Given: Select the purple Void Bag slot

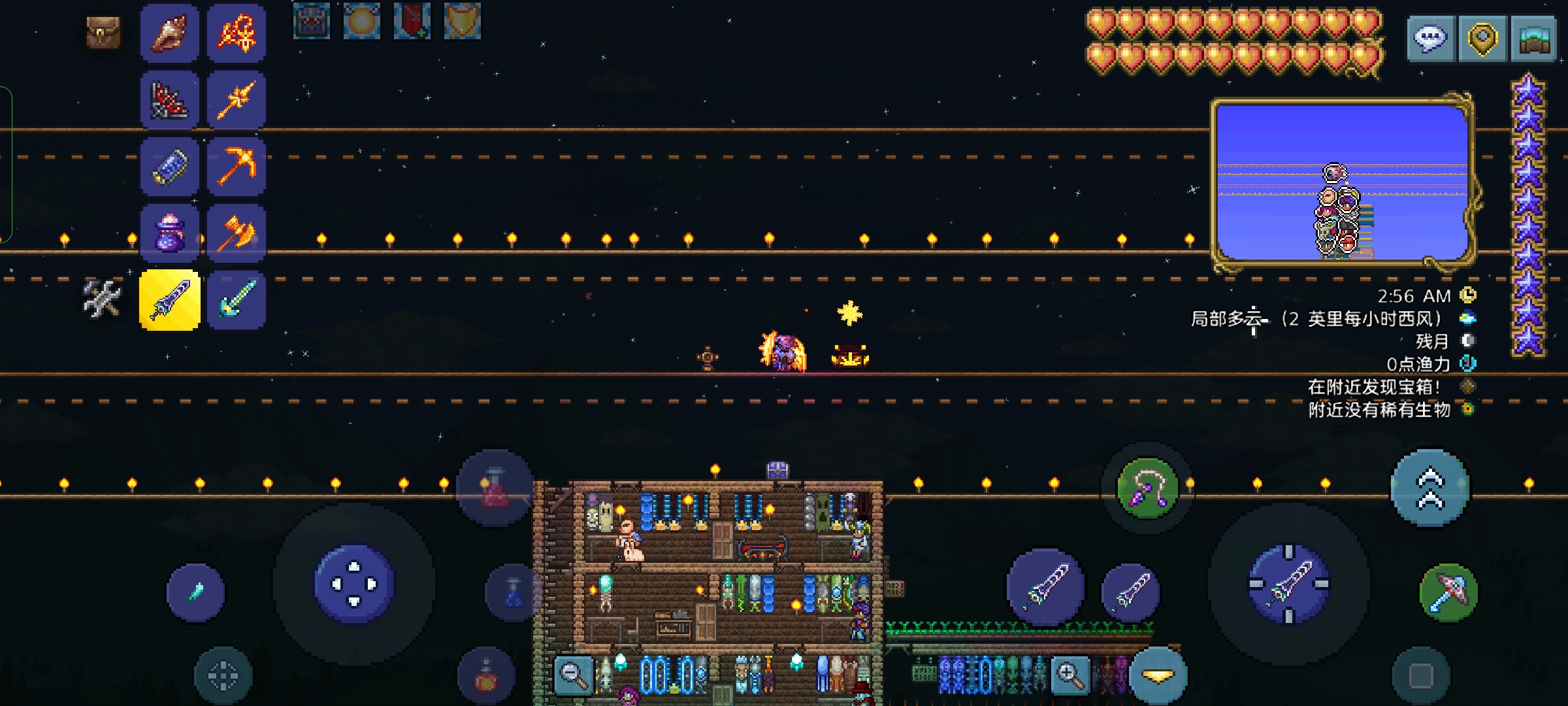Looking at the screenshot, I should [170, 233].
